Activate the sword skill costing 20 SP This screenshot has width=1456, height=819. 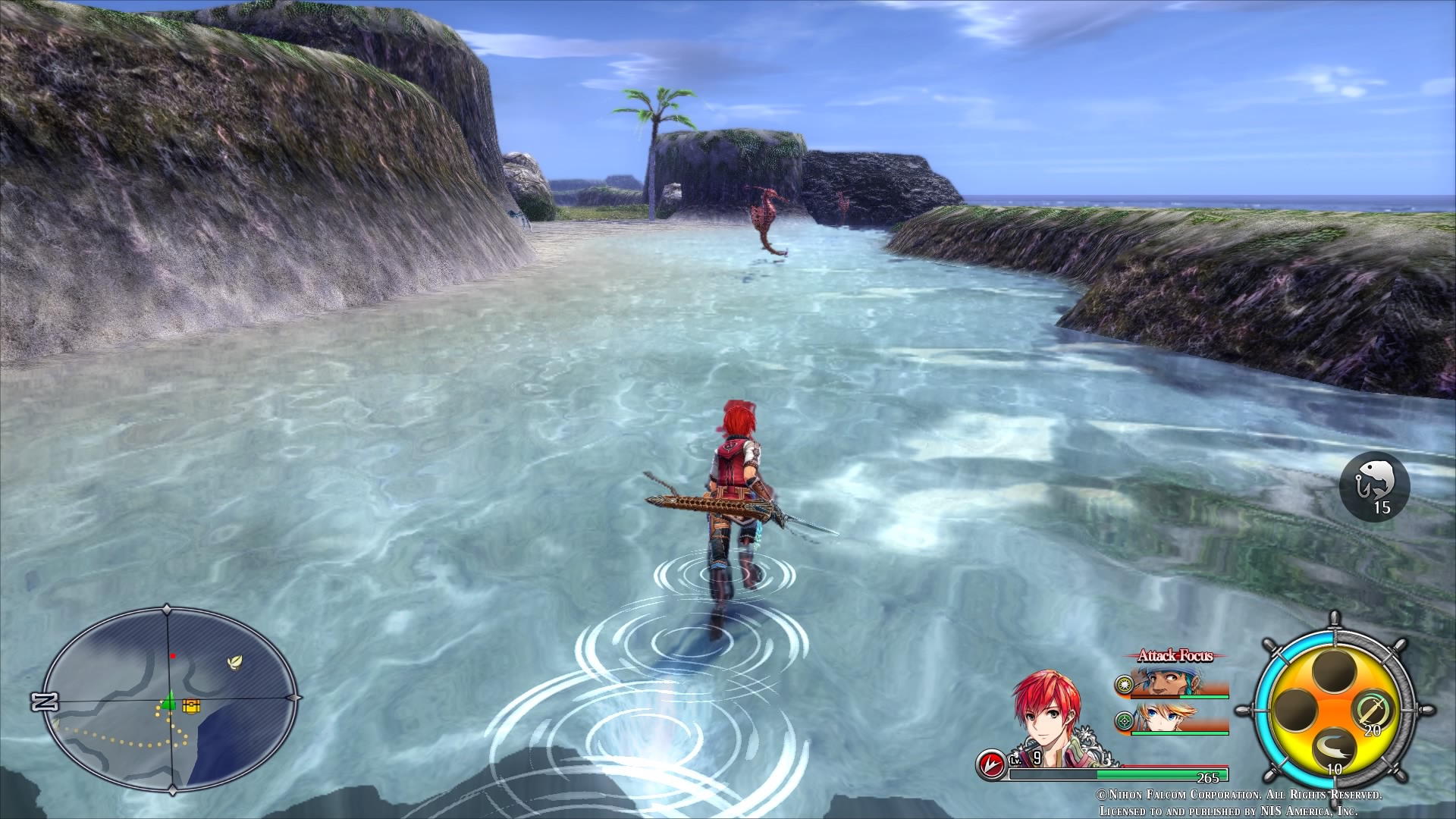[x=1370, y=712]
